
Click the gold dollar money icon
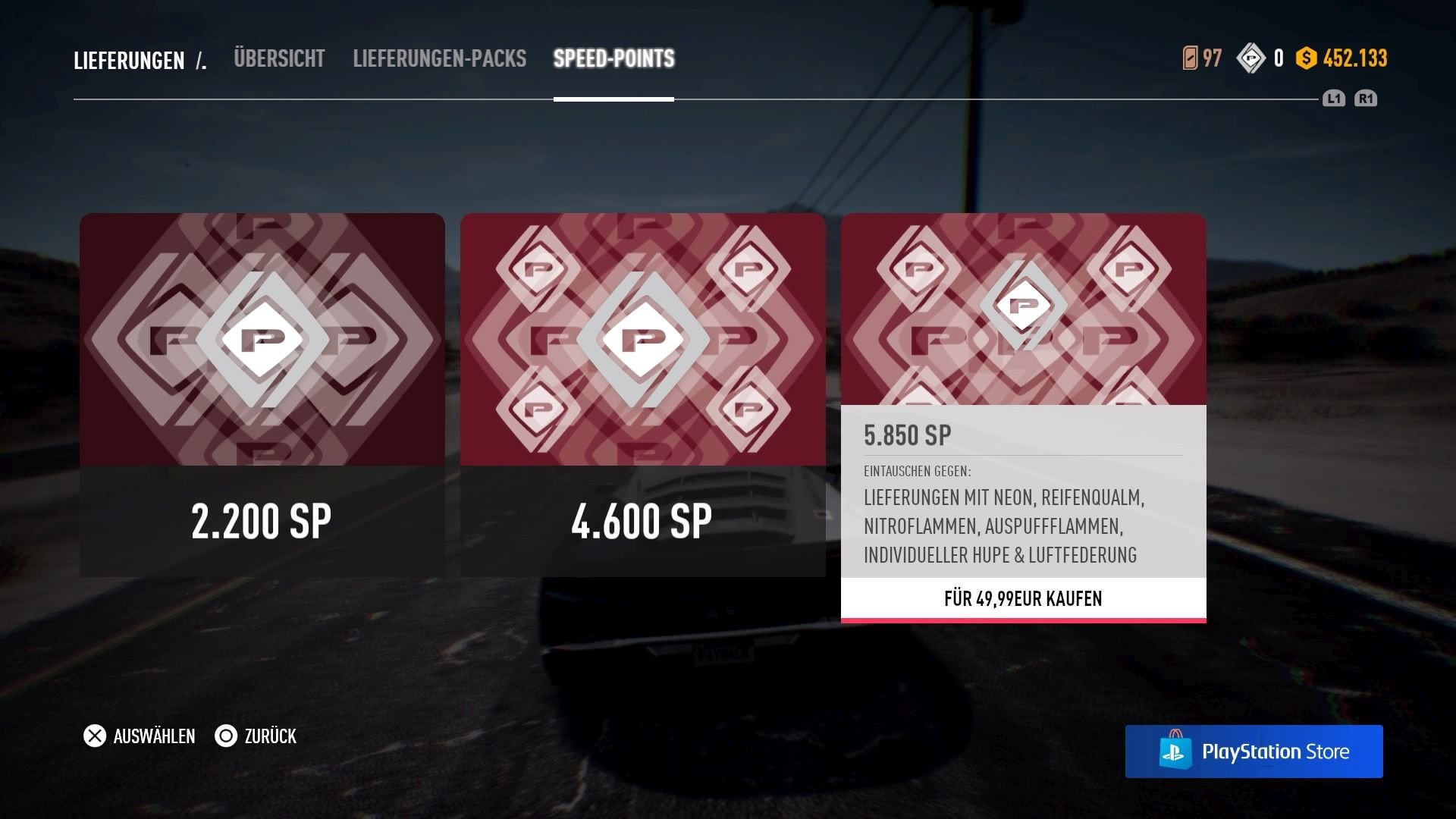point(1306,57)
